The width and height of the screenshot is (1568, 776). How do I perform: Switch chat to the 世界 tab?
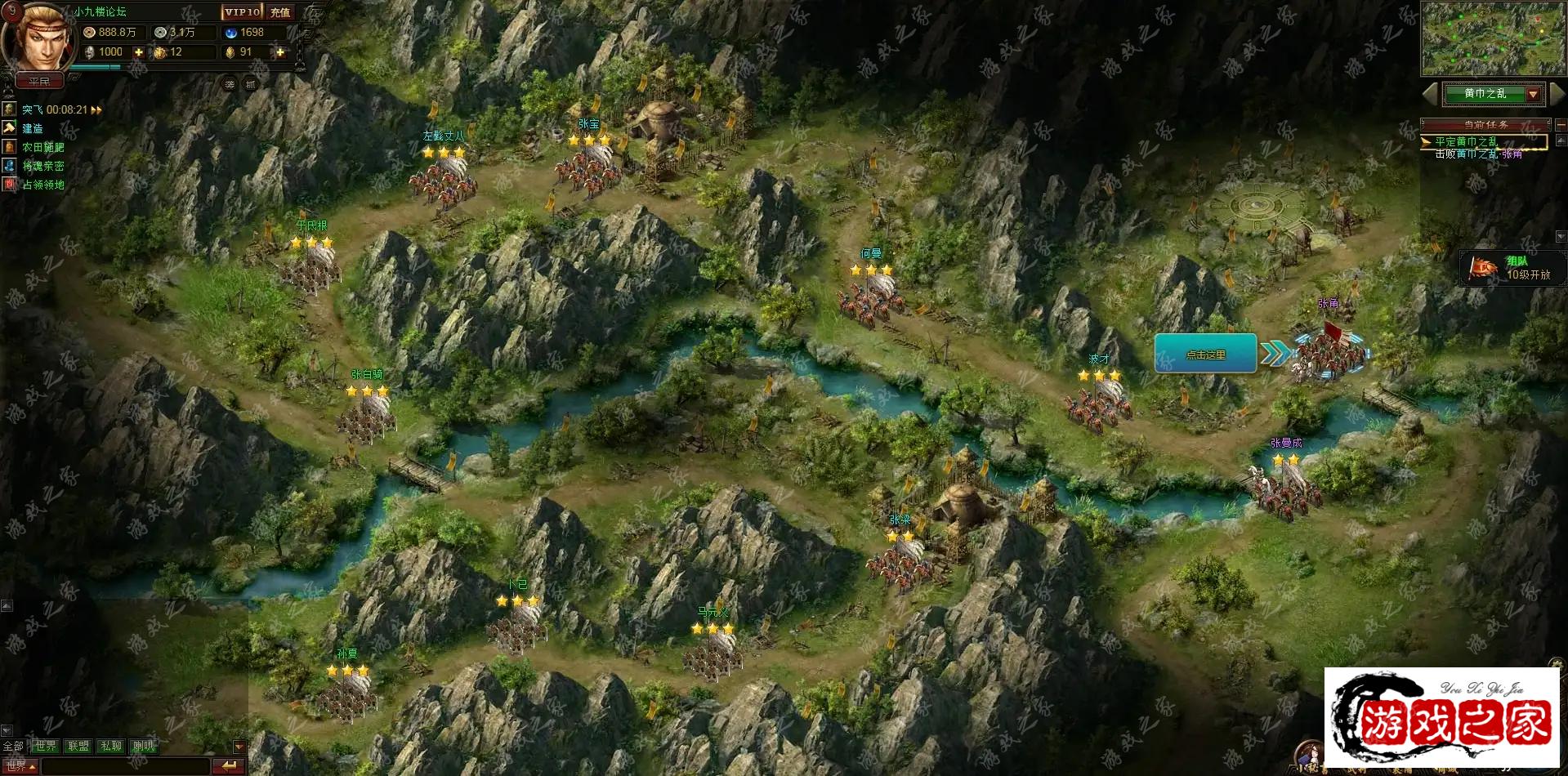point(46,746)
